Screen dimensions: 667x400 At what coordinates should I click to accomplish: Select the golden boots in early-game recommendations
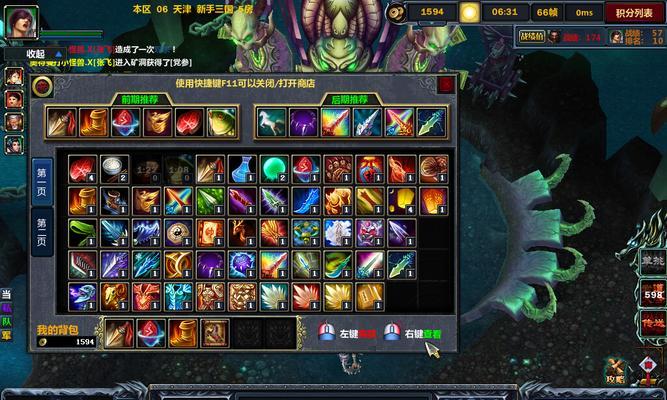tap(93, 122)
